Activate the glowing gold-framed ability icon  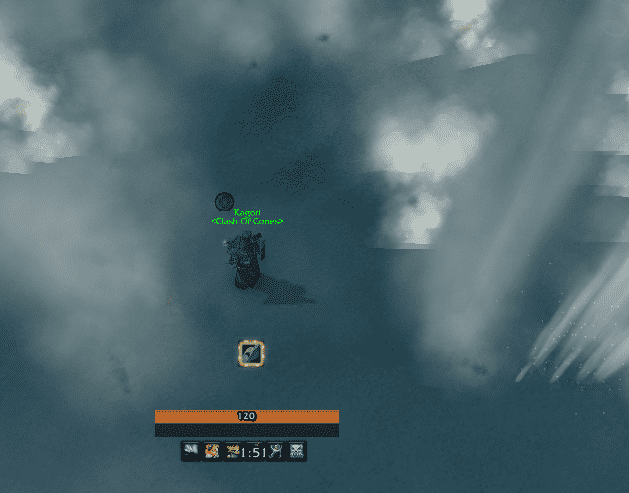251,353
